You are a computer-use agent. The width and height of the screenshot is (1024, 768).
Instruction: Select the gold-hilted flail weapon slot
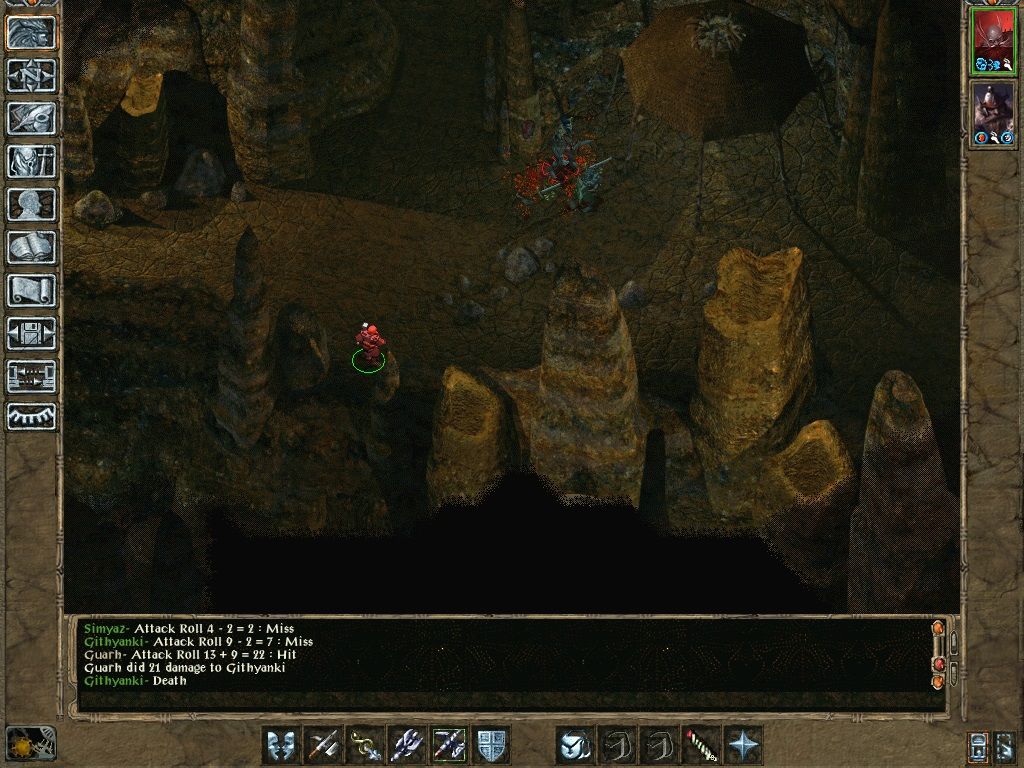[x=366, y=745]
